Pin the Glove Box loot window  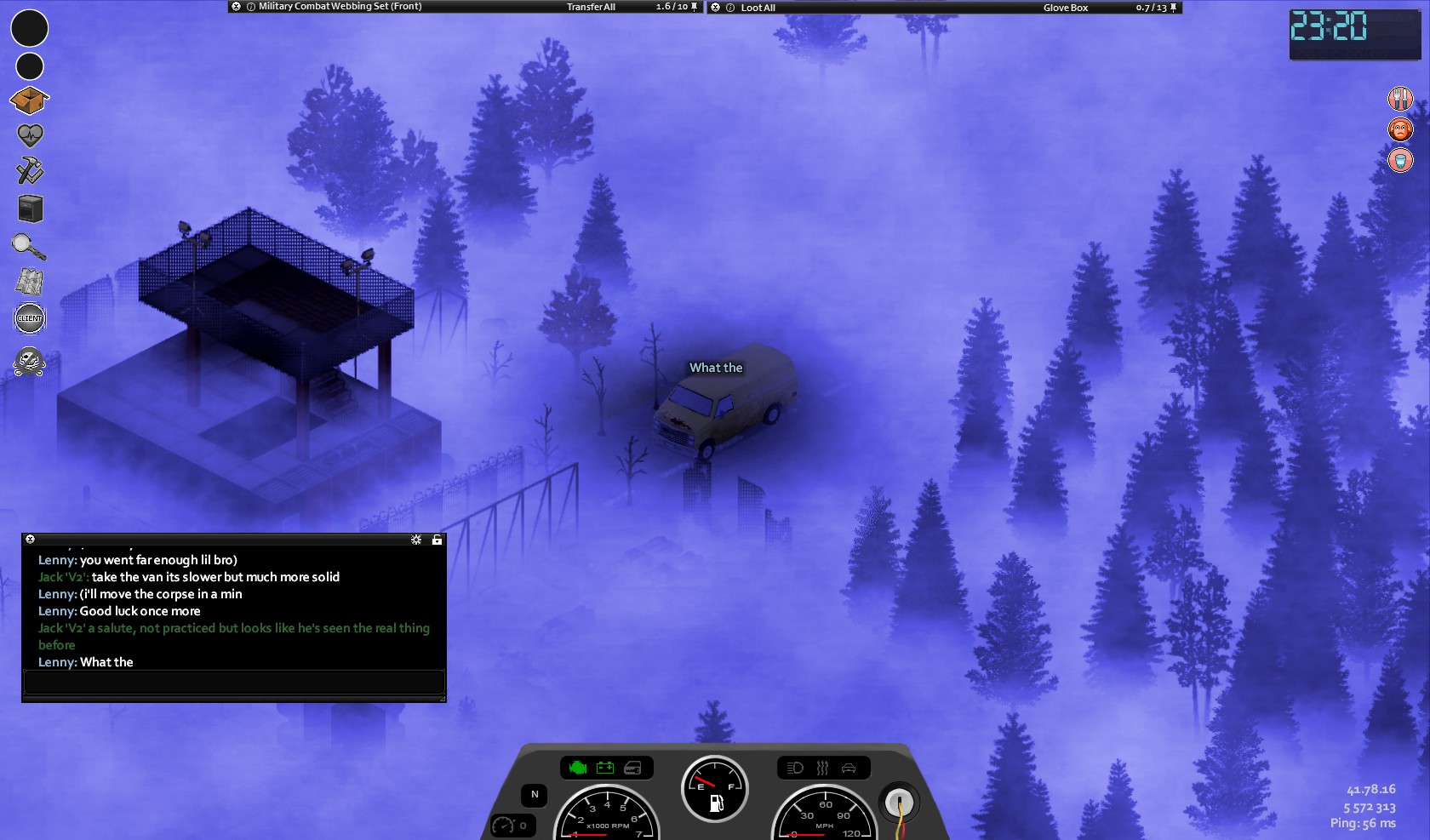(1174, 8)
